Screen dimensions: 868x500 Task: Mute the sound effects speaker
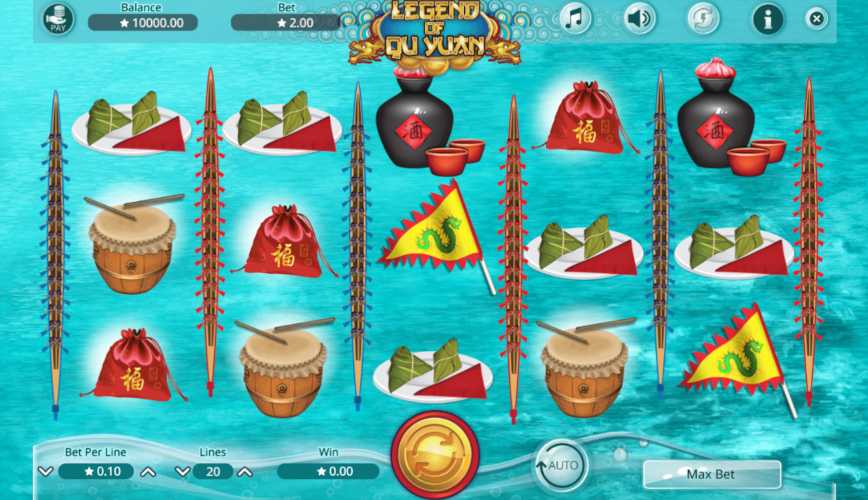tap(639, 18)
